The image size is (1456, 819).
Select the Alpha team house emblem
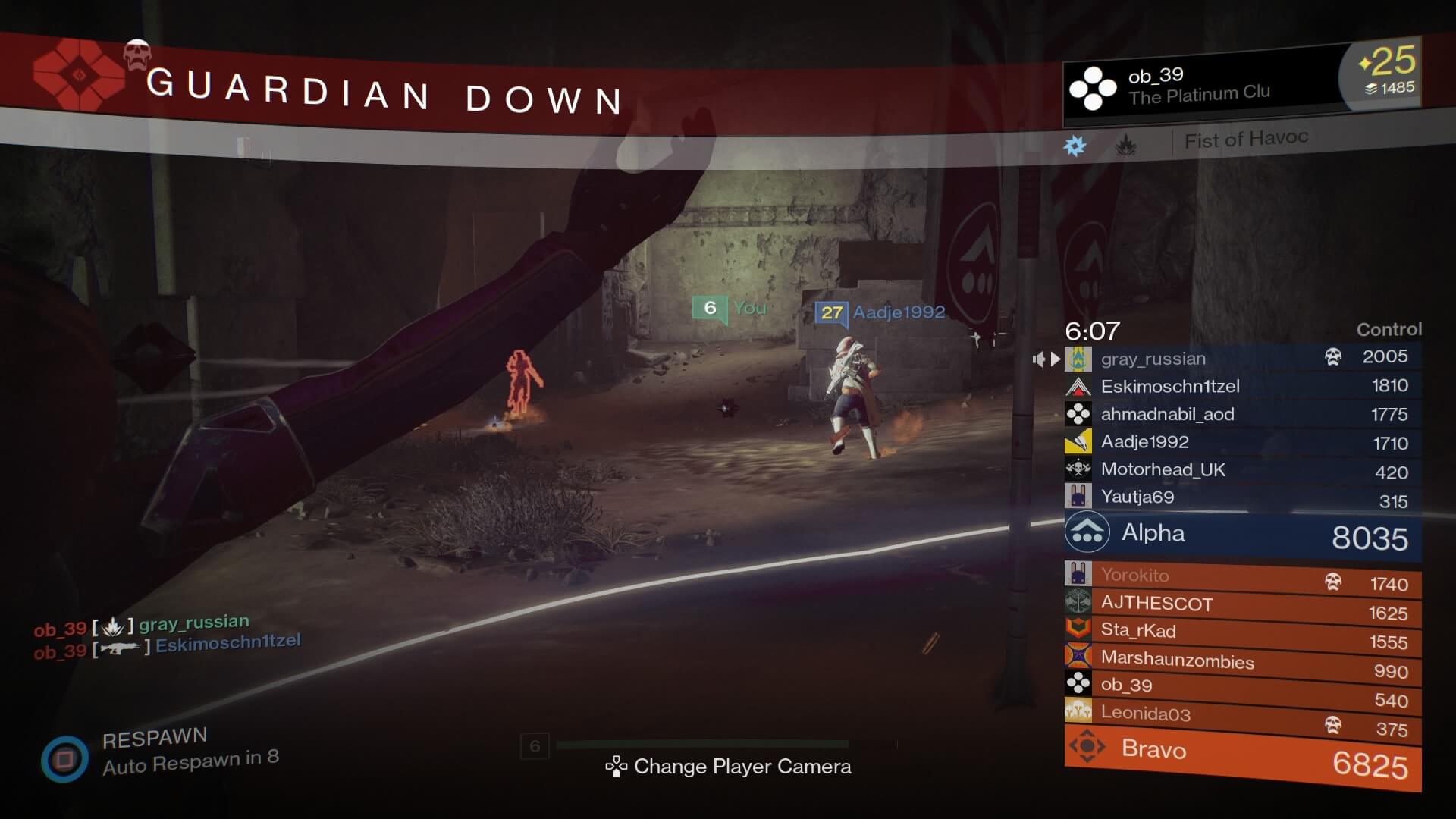(1087, 533)
